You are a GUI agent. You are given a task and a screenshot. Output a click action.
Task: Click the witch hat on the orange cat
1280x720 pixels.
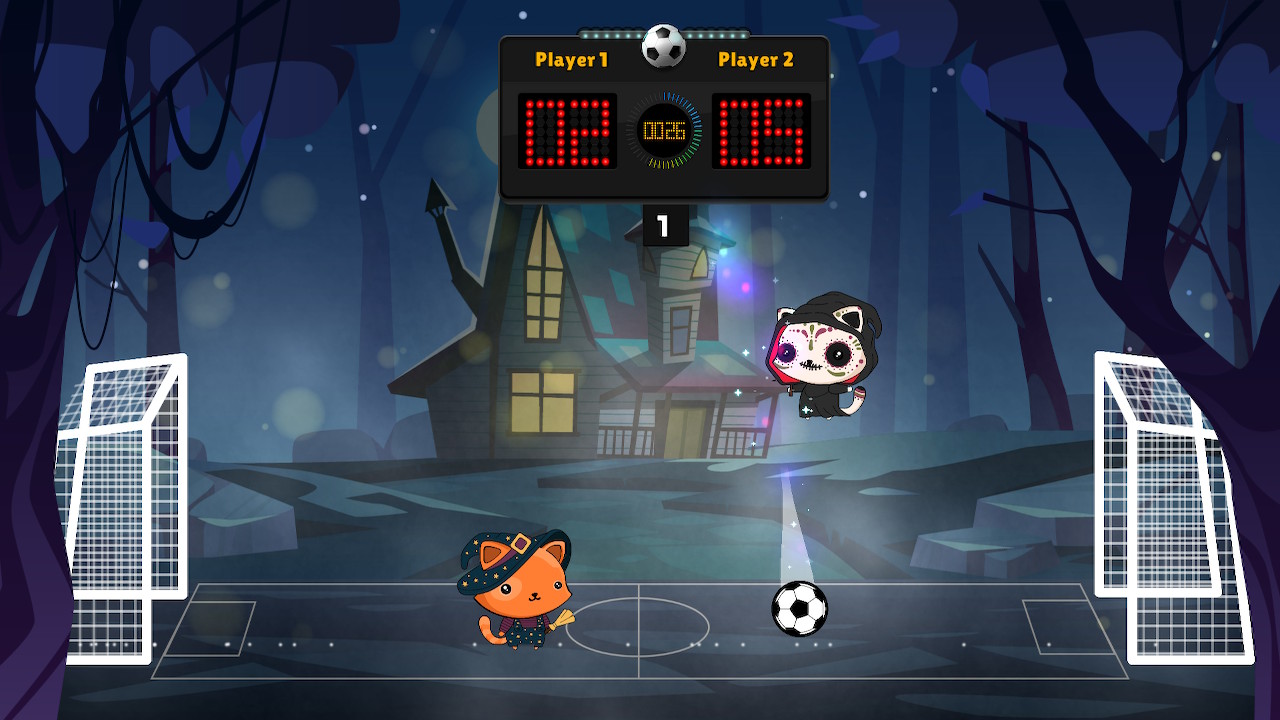pos(512,545)
